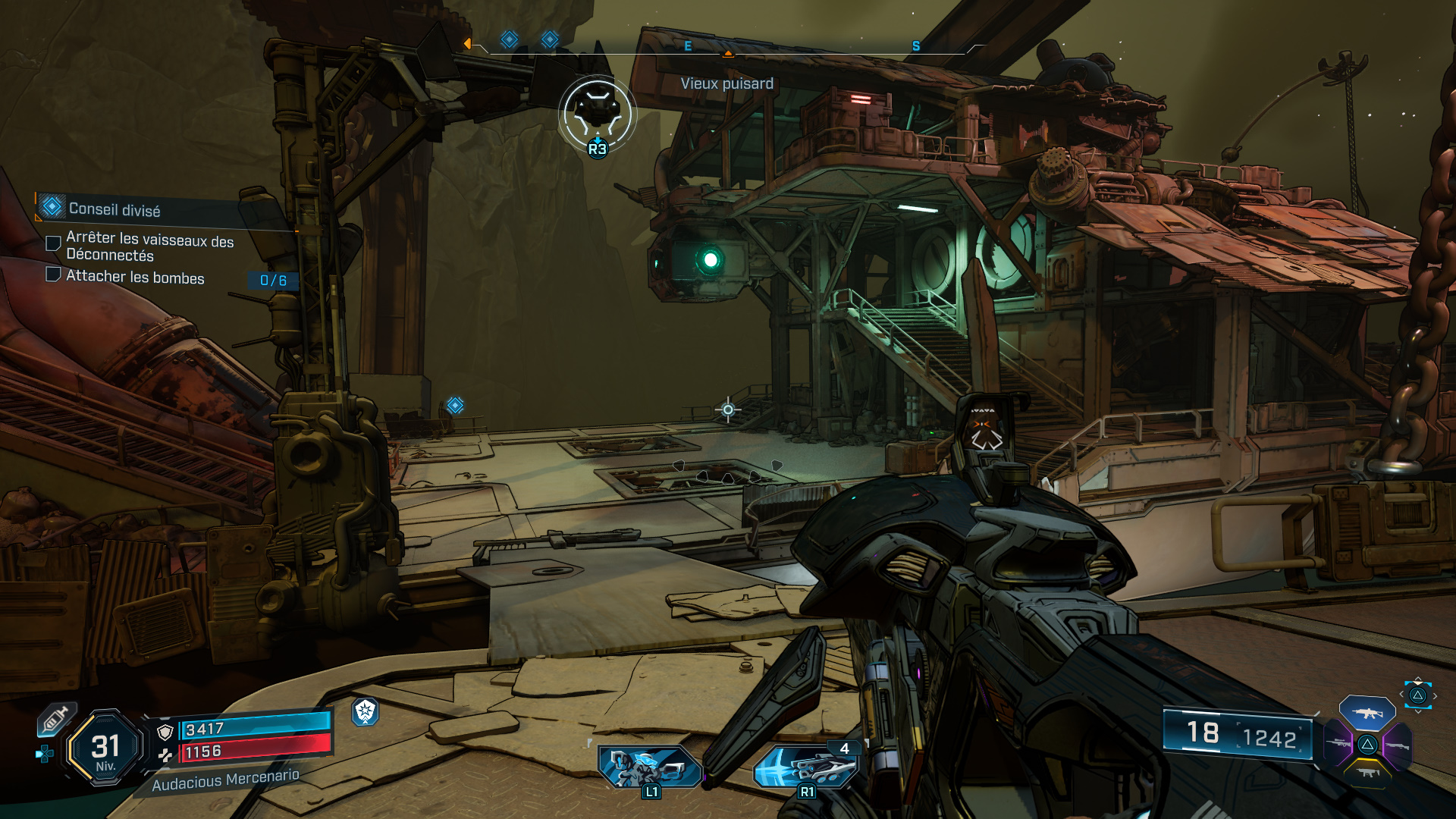Viewport: 1456px width, 819px height.
Task: Activate the heavy ordnance launcher icon
Action: tap(807, 767)
